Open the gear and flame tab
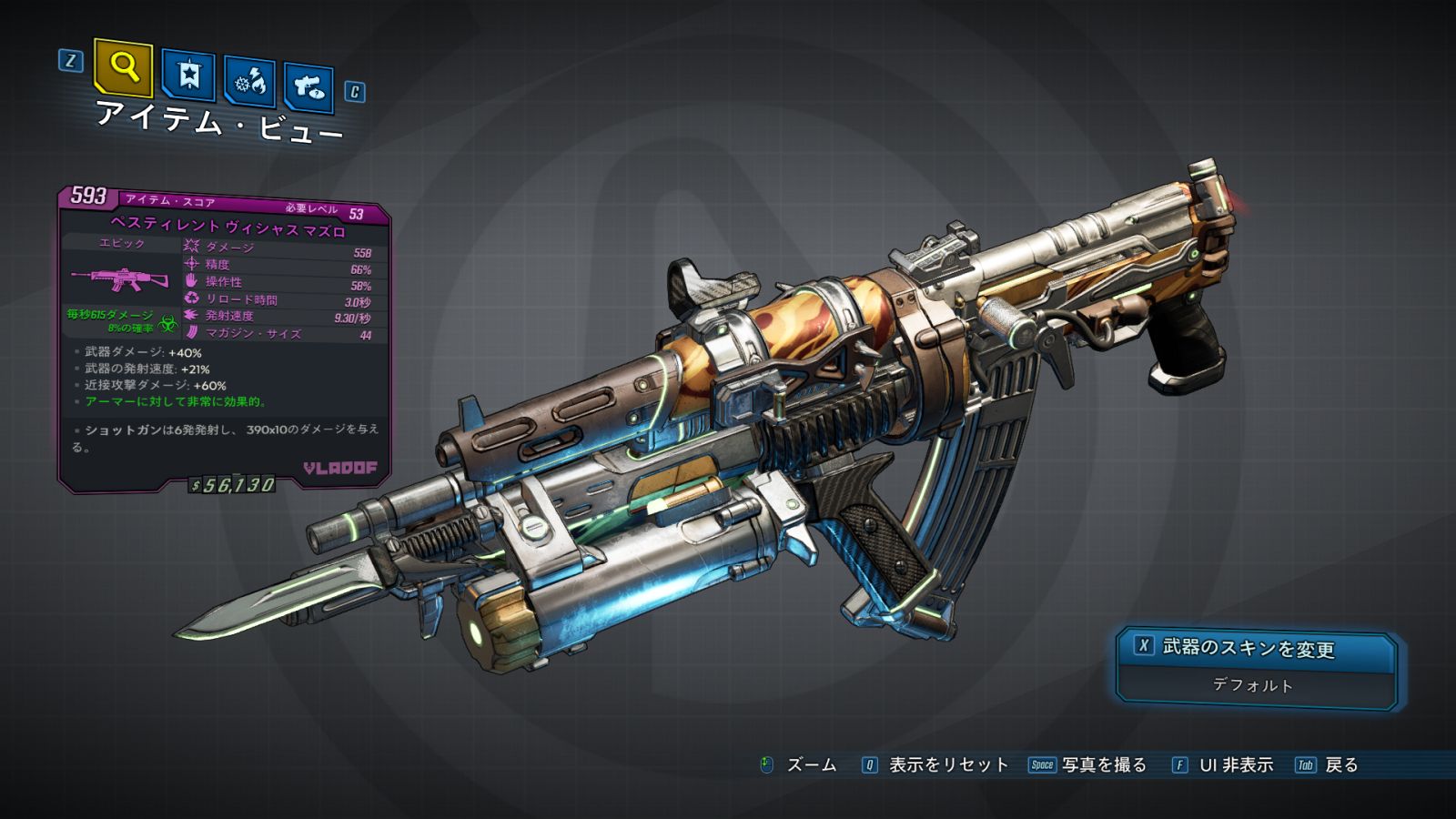 point(249,83)
